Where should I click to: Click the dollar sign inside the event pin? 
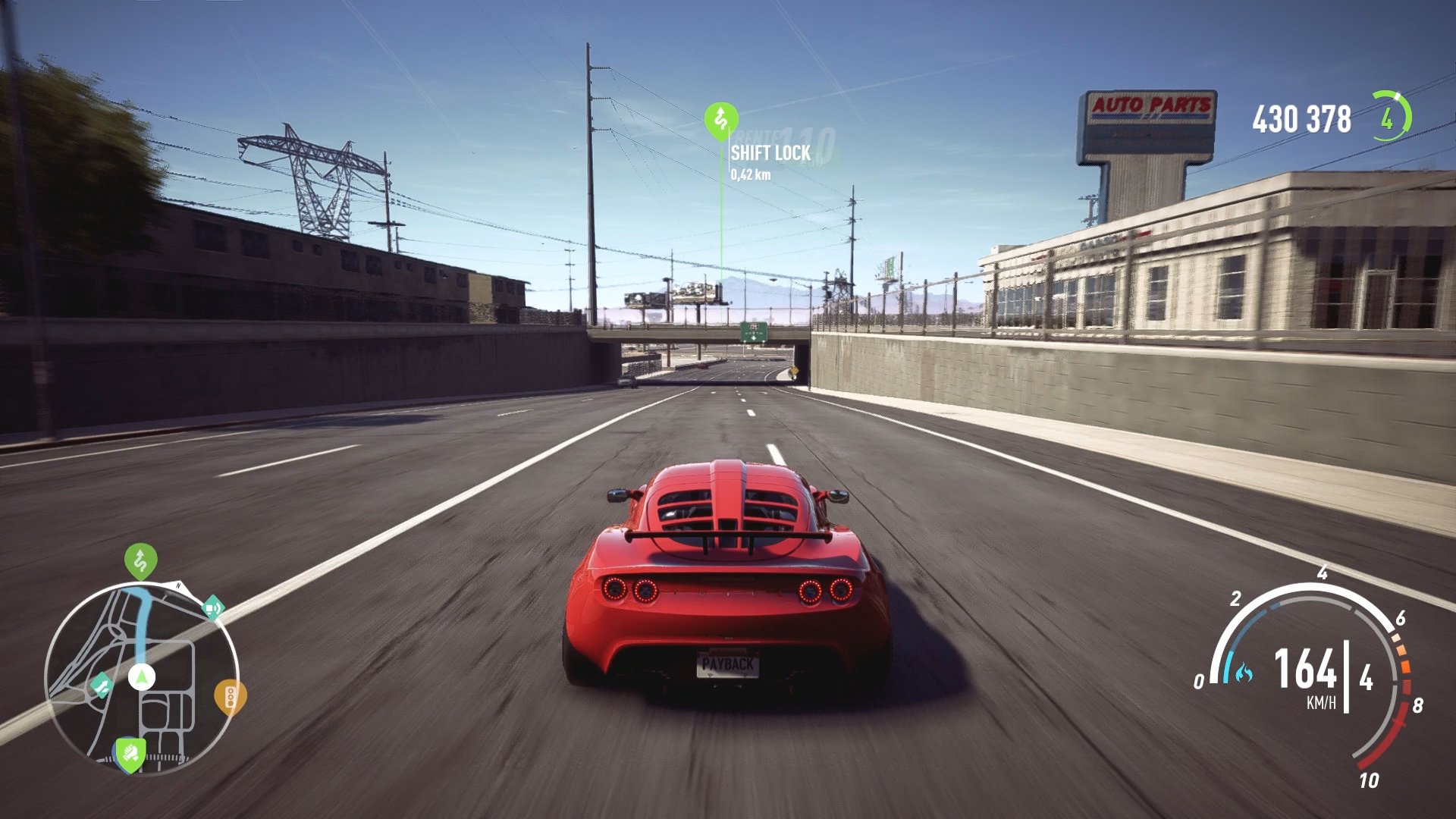click(720, 115)
